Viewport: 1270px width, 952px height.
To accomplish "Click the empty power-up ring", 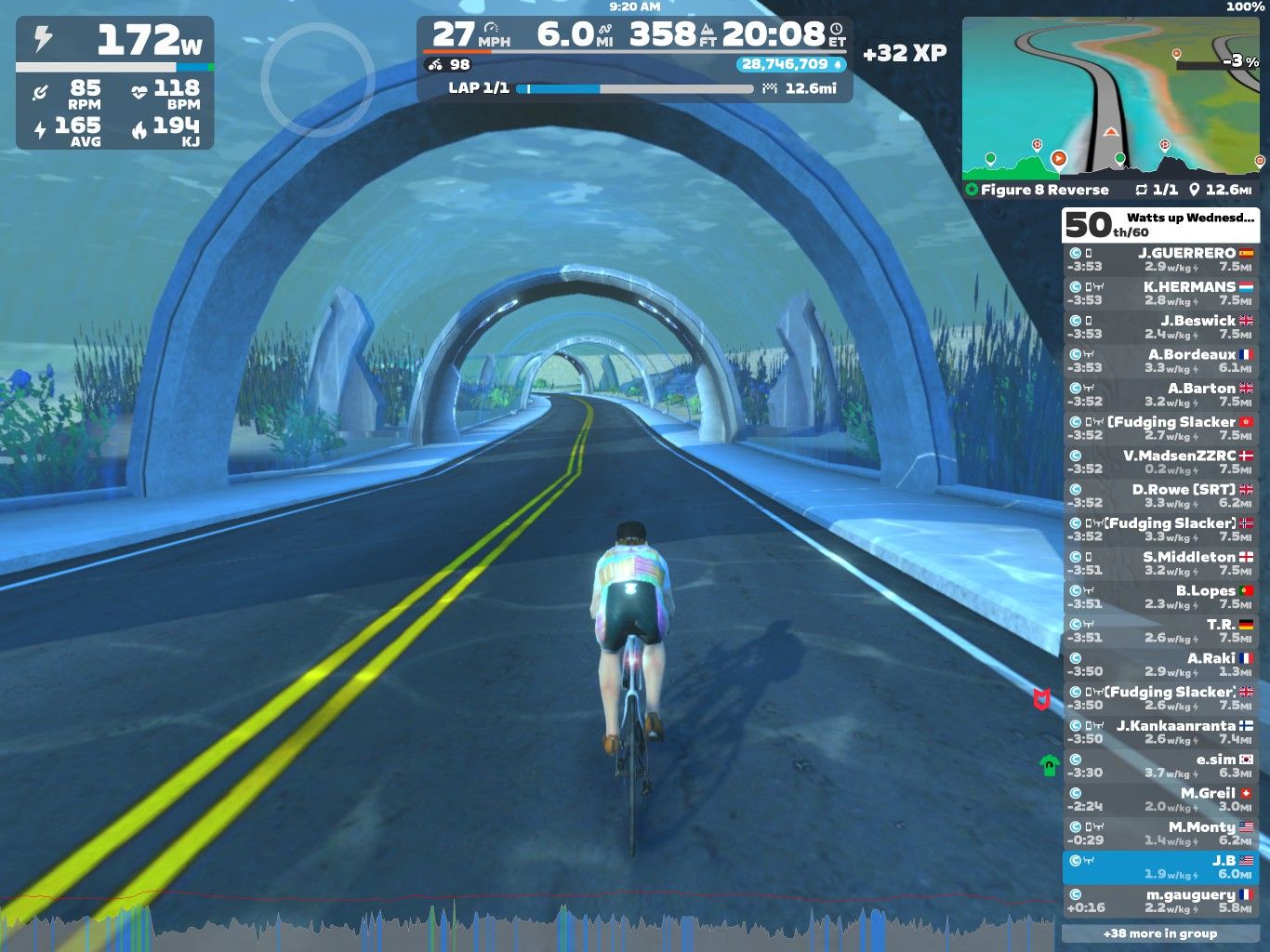I will click(317, 80).
